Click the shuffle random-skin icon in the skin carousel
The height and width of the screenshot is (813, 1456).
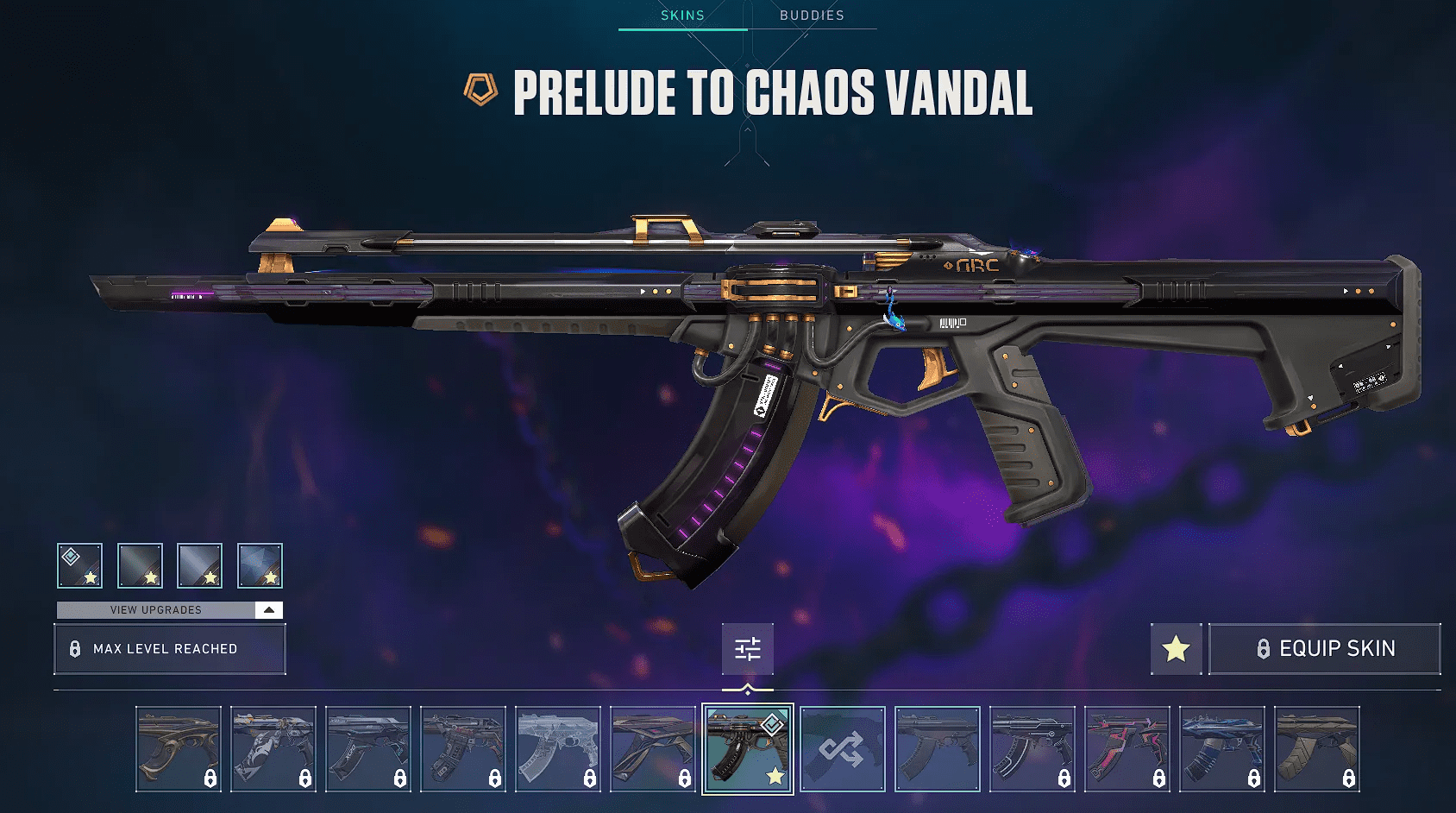[x=843, y=747]
